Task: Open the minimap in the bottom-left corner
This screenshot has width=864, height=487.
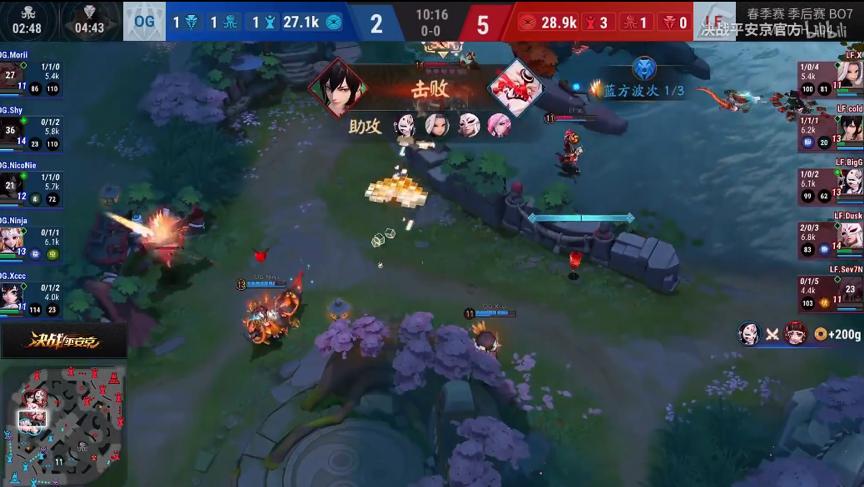Action: tap(63, 423)
